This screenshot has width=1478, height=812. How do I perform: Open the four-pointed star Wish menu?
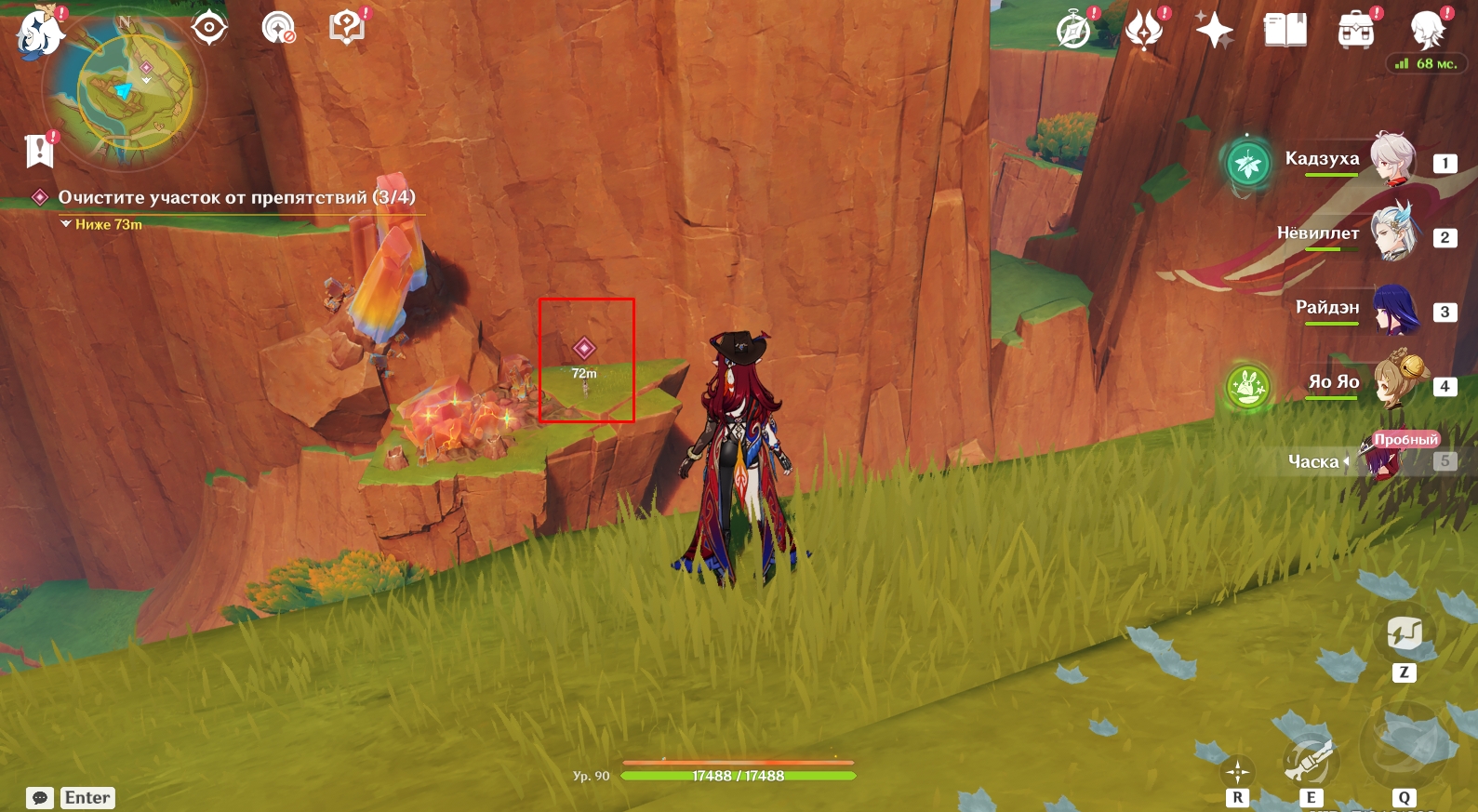(1214, 30)
